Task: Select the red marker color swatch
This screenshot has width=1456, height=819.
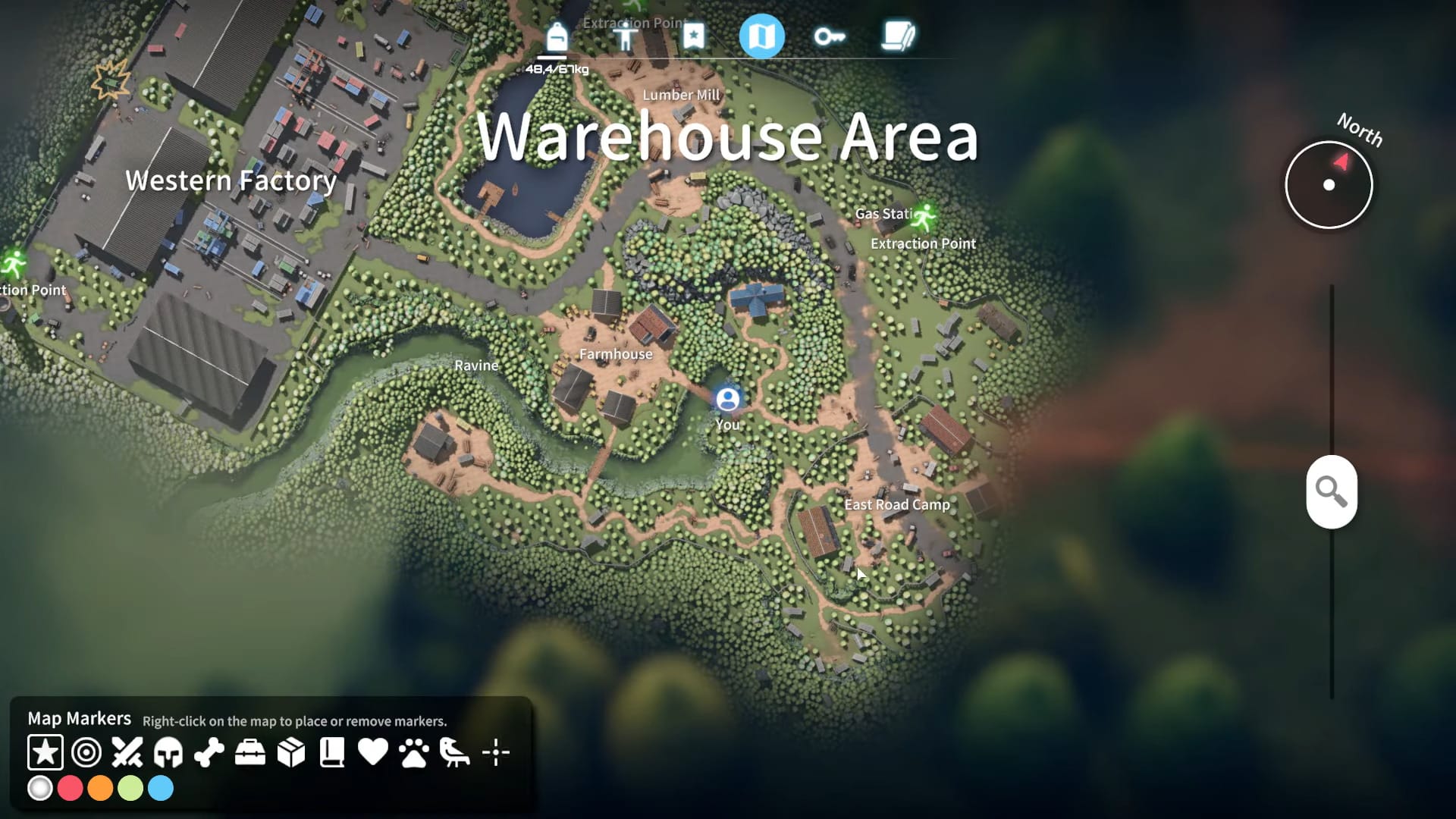Action: click(x=71, y=789)
